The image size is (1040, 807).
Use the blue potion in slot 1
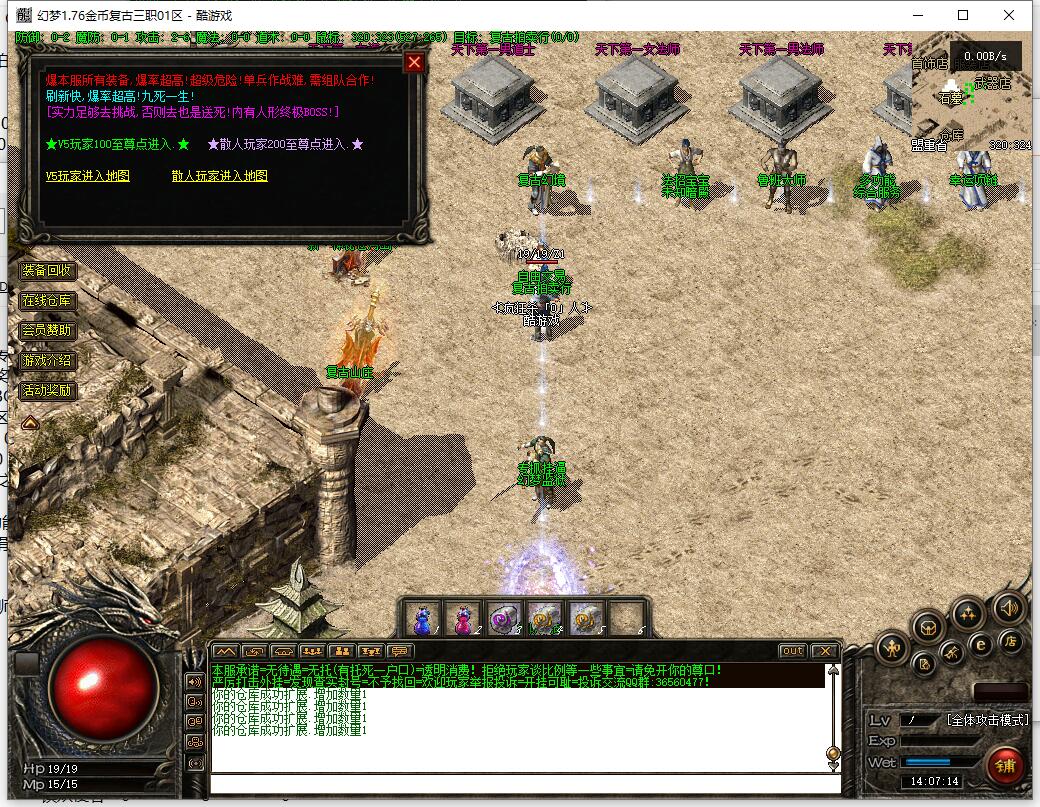pos(422,619)
